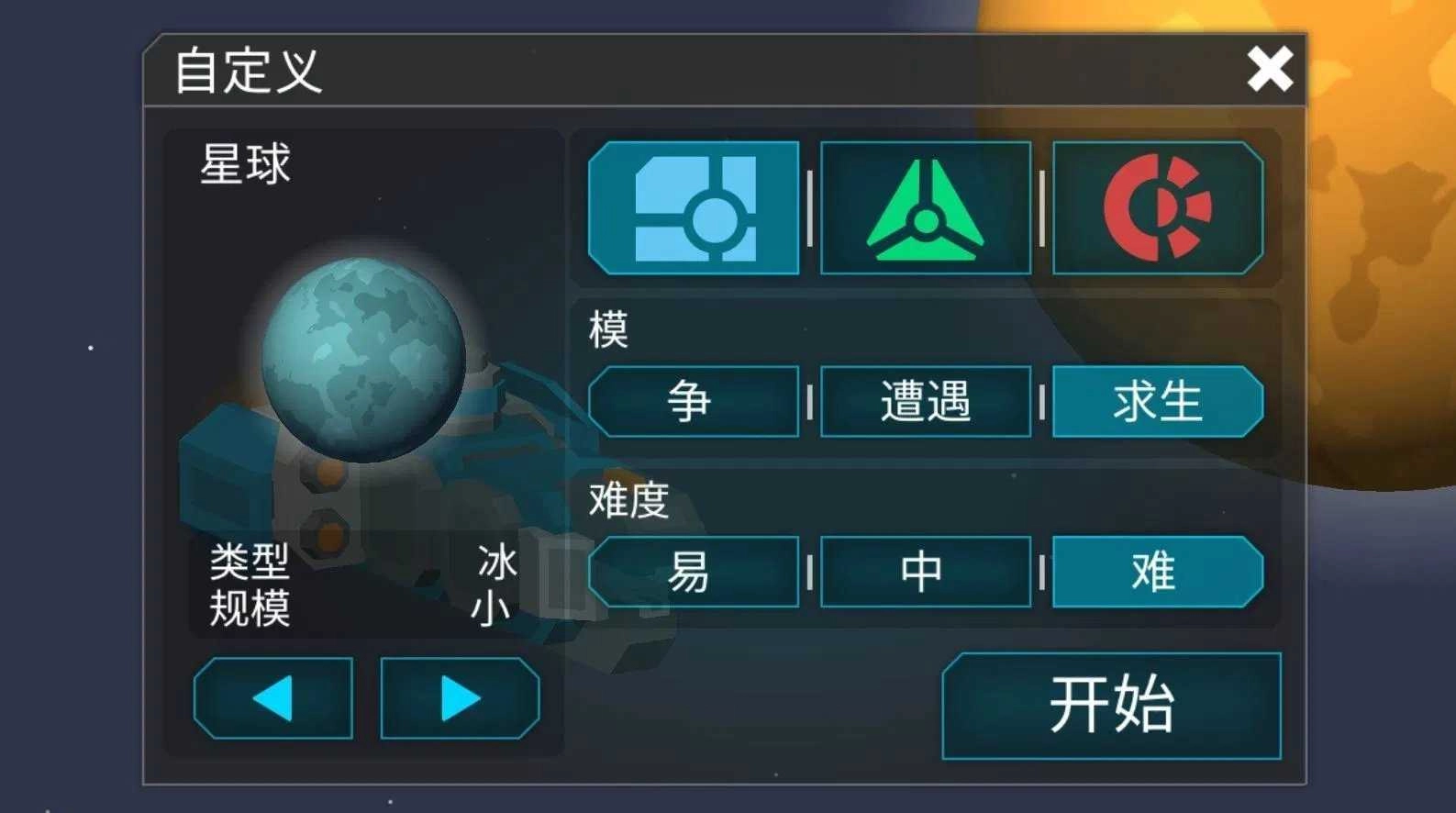1456x813 pixels.
Task: Select 求生 survival mode
Action: pyautogui.click(x=1158, y=401)
